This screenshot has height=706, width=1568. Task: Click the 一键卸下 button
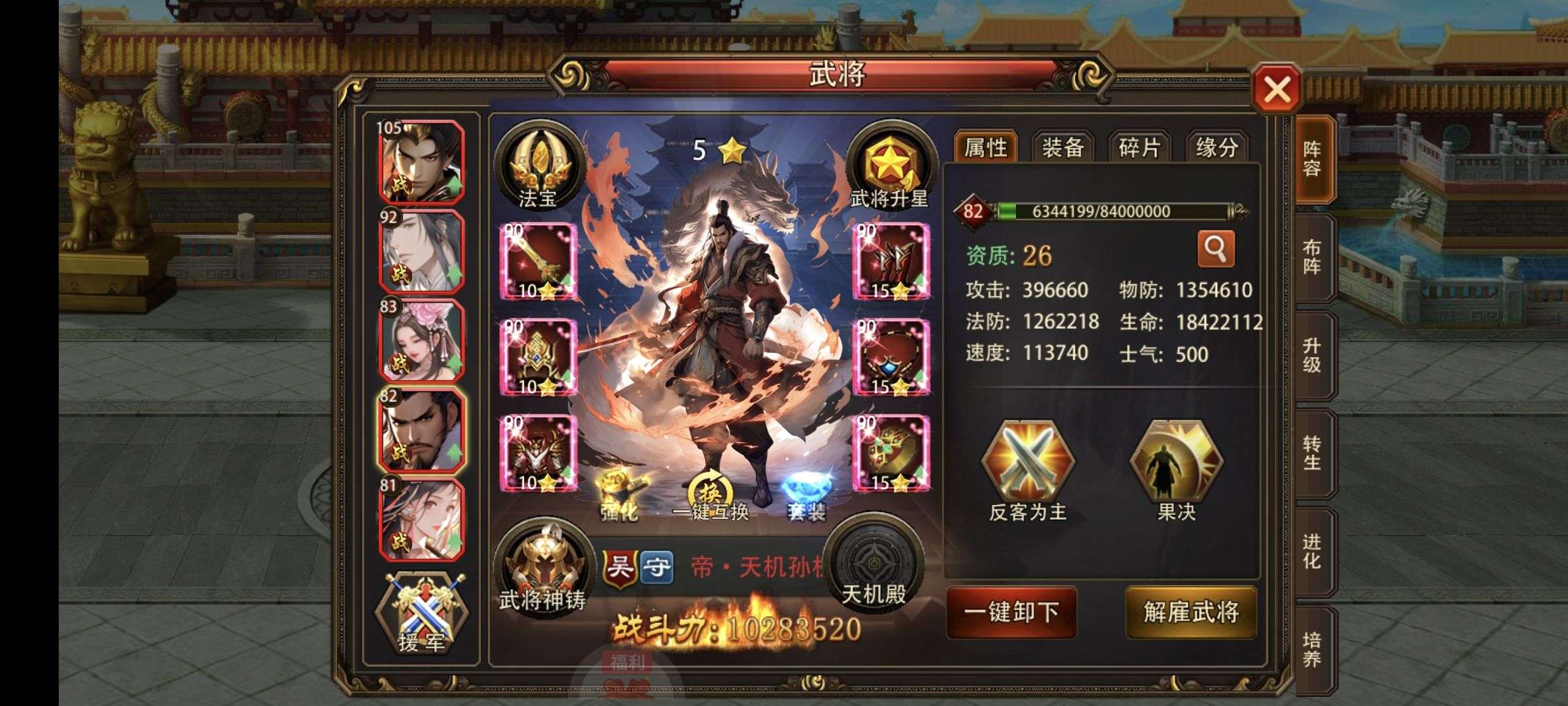[1011, 612]
